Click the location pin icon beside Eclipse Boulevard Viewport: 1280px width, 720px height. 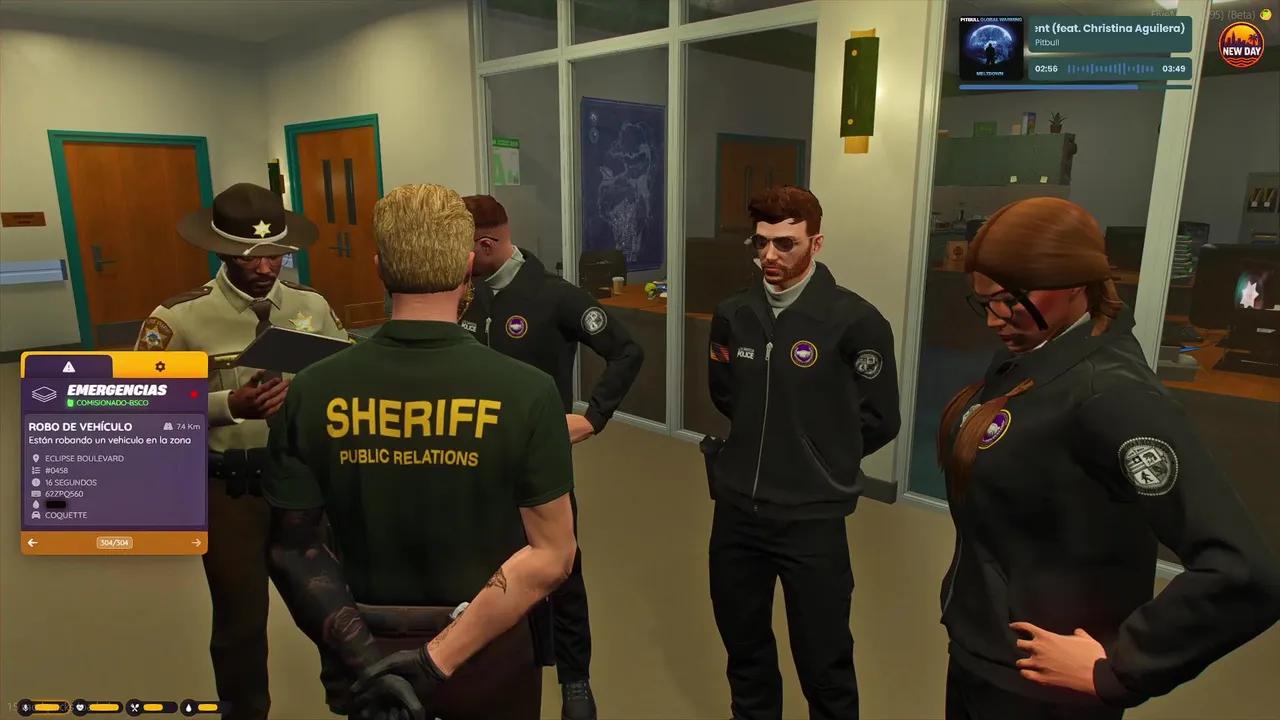click(x=36, y=458)
